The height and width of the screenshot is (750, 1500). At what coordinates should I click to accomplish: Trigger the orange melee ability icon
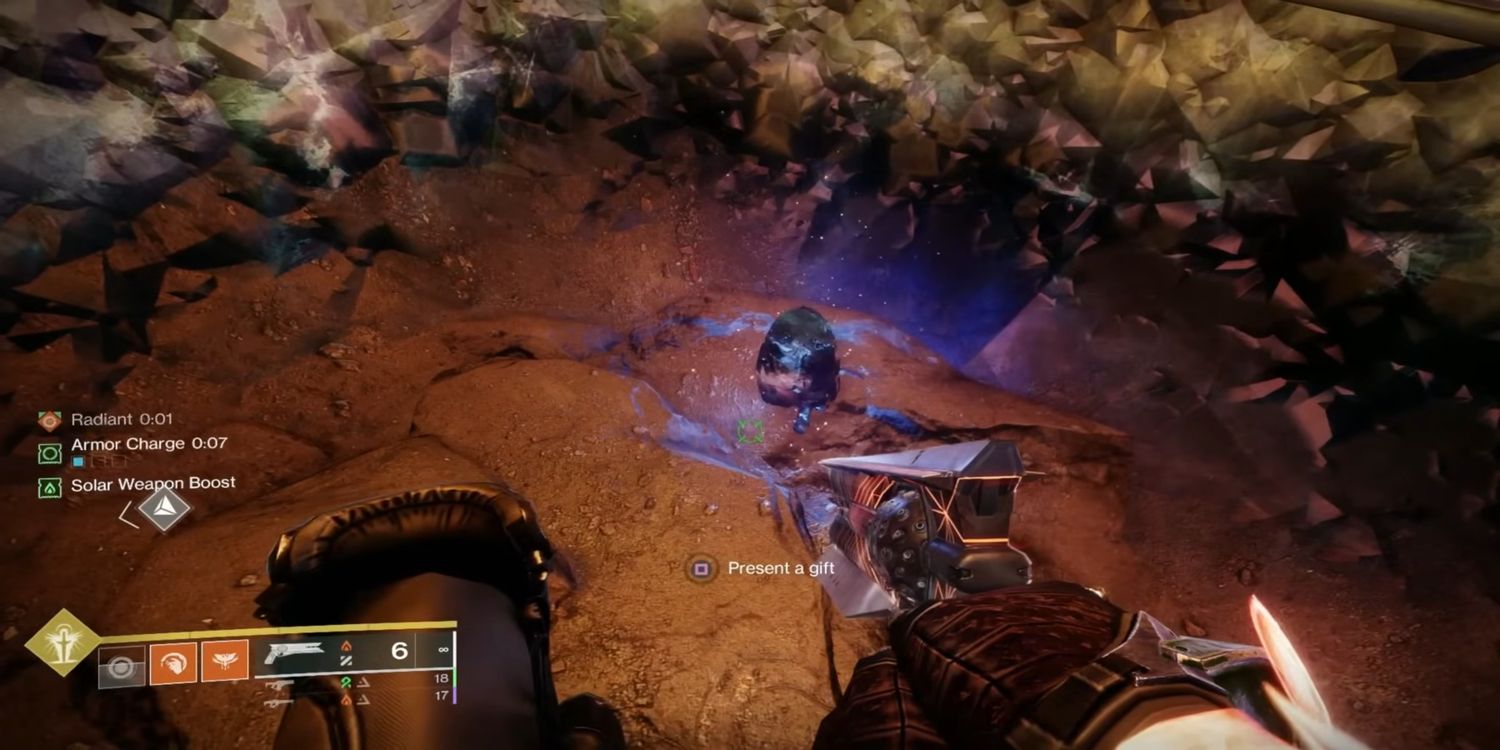click(x=173, y=662)
